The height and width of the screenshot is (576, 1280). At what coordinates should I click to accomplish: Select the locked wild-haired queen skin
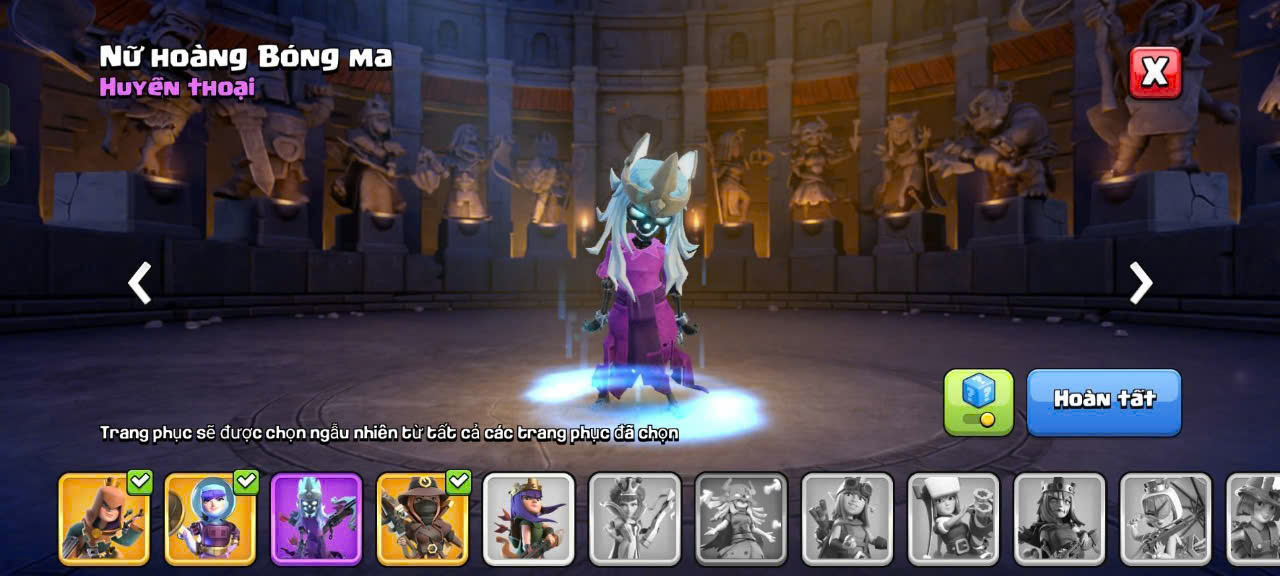(x=740, y=519)
